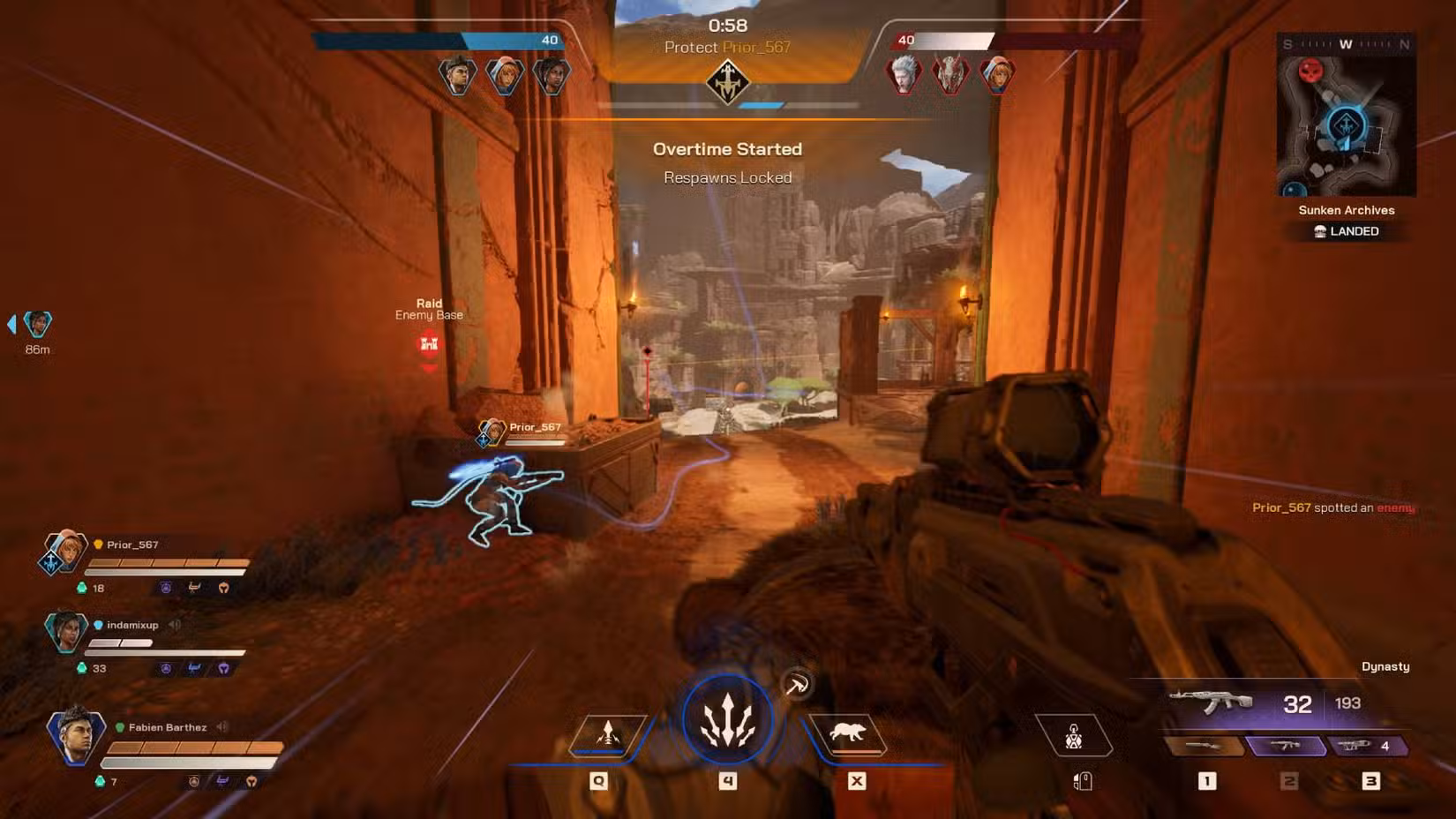Click the LANDED status button
The image size is (1456, 819).
1347,230
